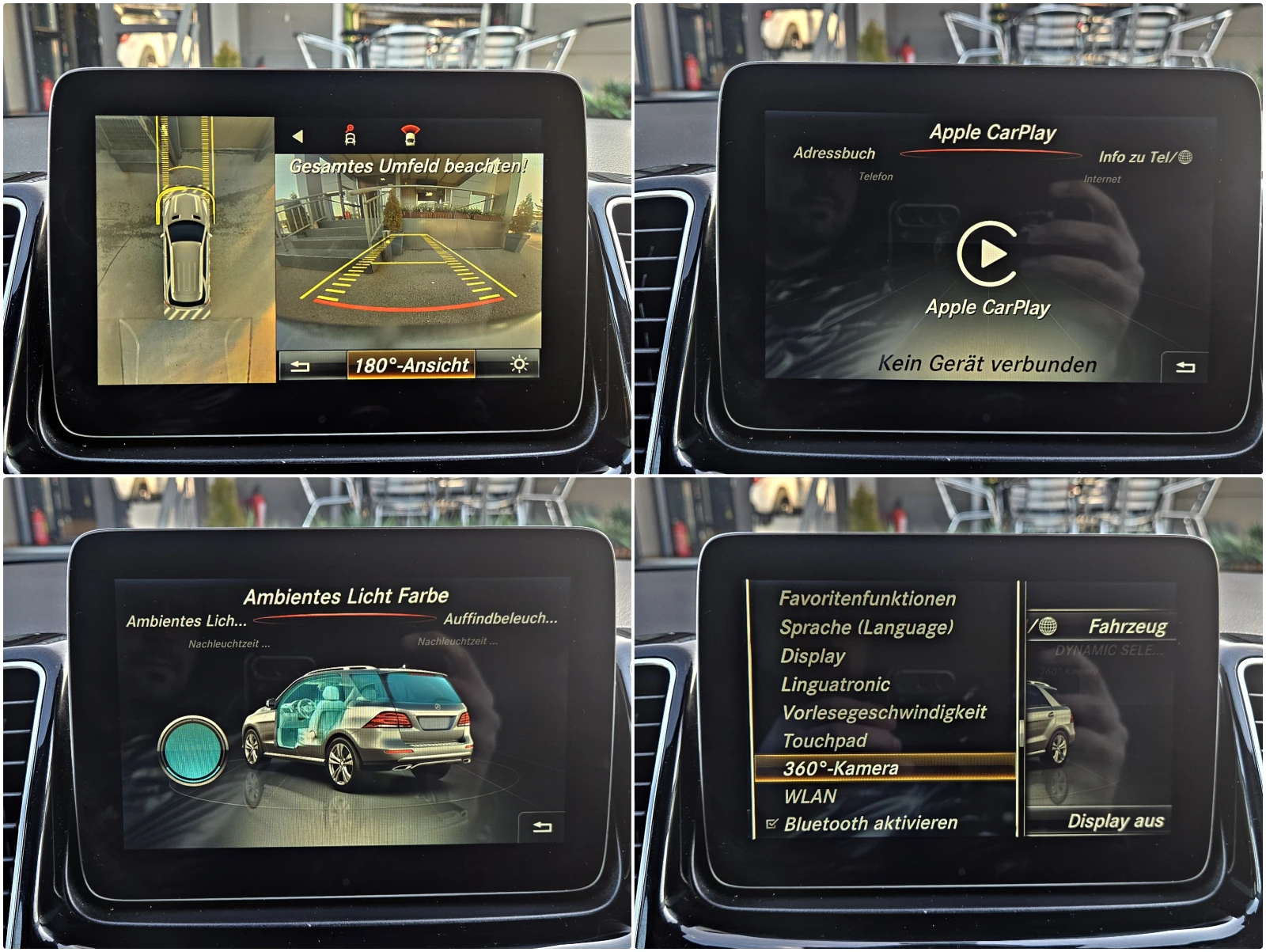Open Sprache (Language) settings
The height and width of the screenshot is (952, 1266).
point(865,628)
